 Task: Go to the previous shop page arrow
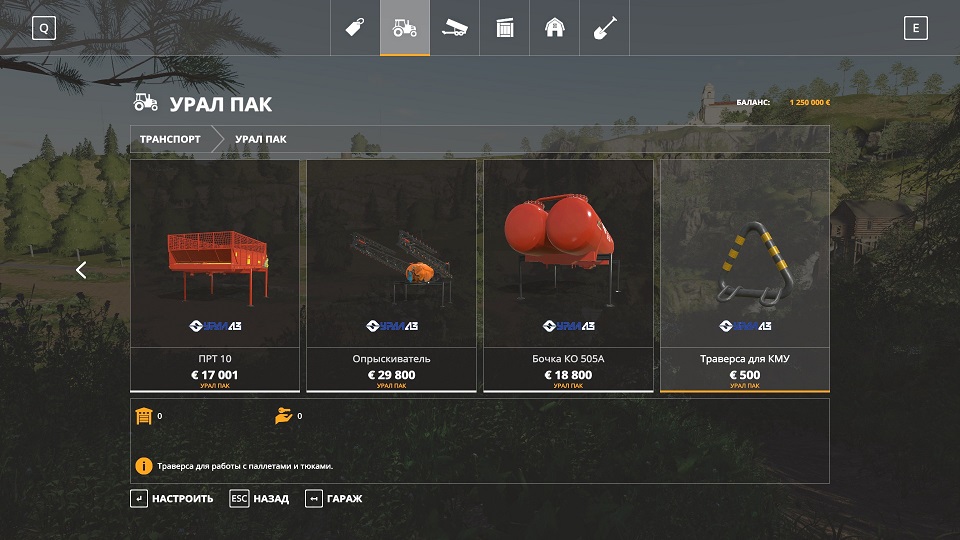pos(81,270)
